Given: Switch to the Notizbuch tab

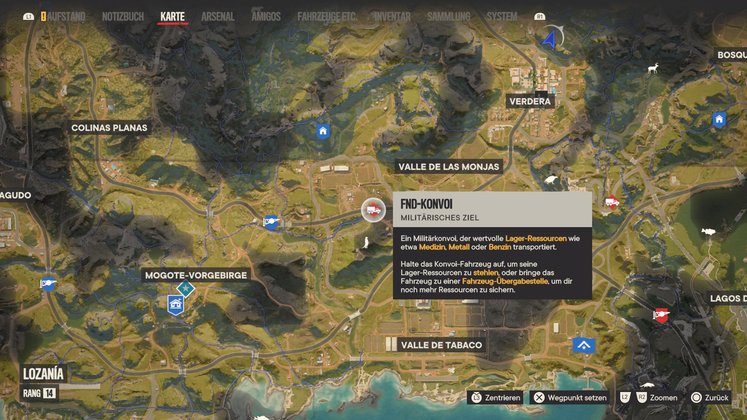Looking at the screenshot, I should pos(123,17).
